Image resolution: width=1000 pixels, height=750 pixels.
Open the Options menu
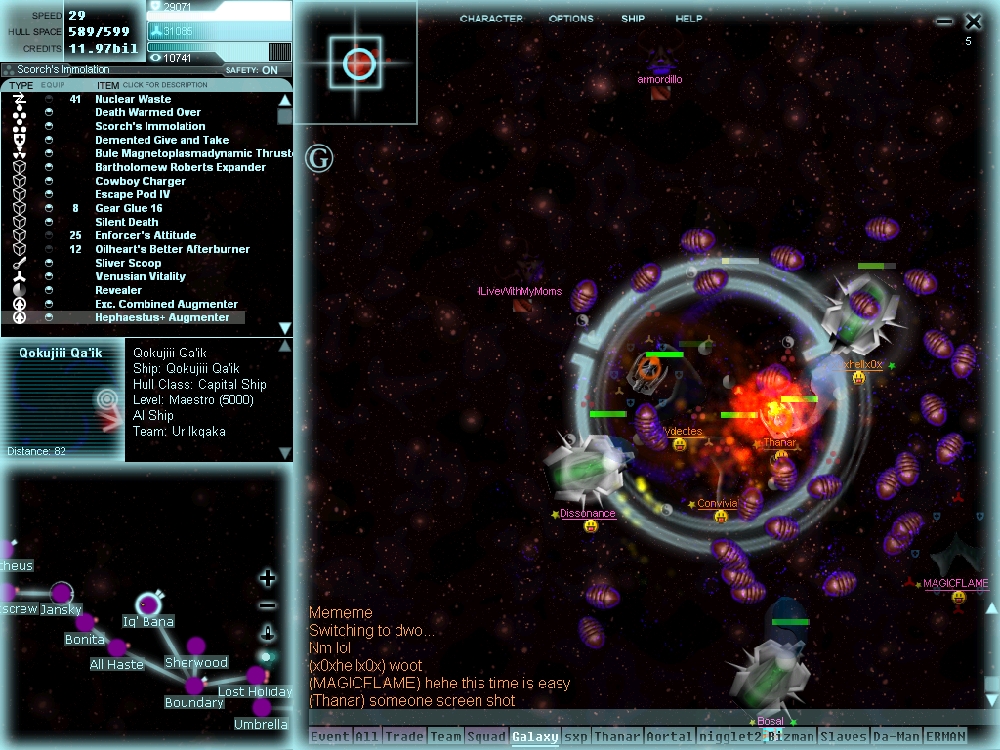click(571, 19)
